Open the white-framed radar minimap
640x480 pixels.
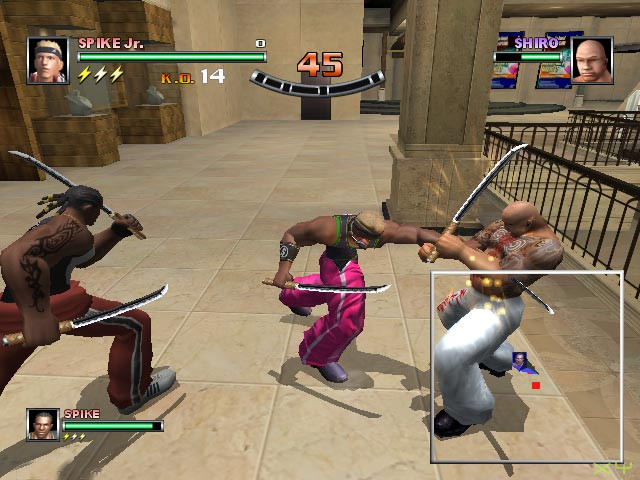coord(532,367)
